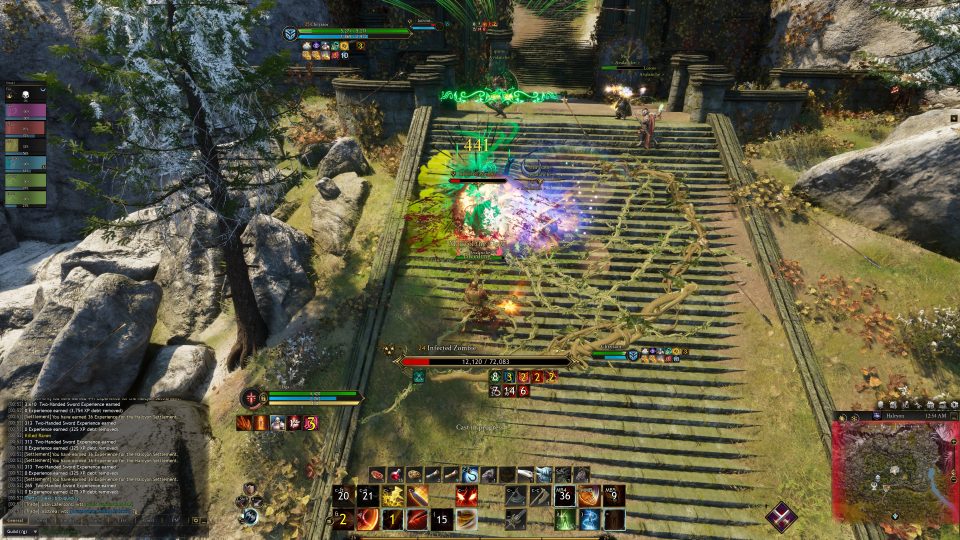Use the skill showing cooldown 15

coord(441,520)
